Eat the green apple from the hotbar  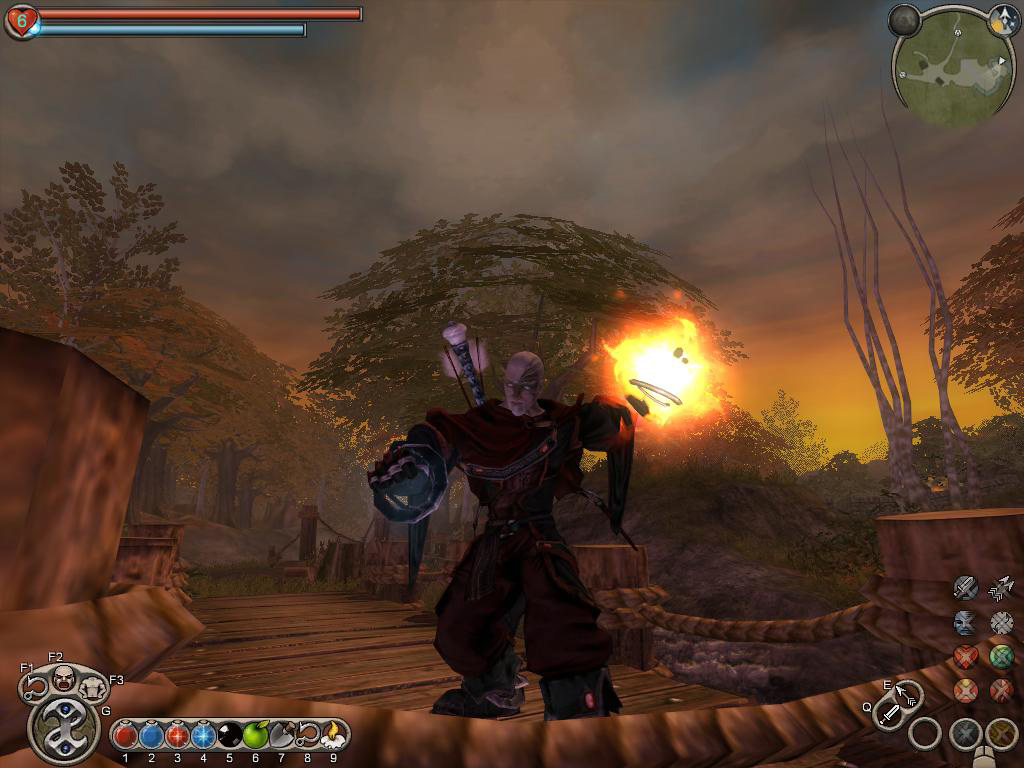tap(255, 735)
